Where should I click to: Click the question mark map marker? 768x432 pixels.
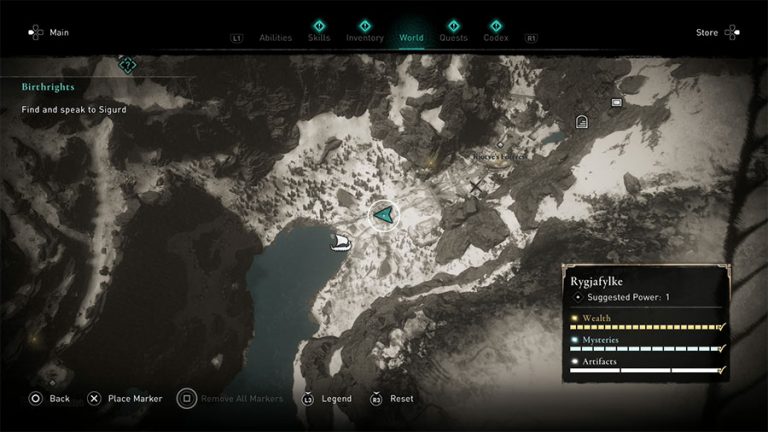(127, 66)
